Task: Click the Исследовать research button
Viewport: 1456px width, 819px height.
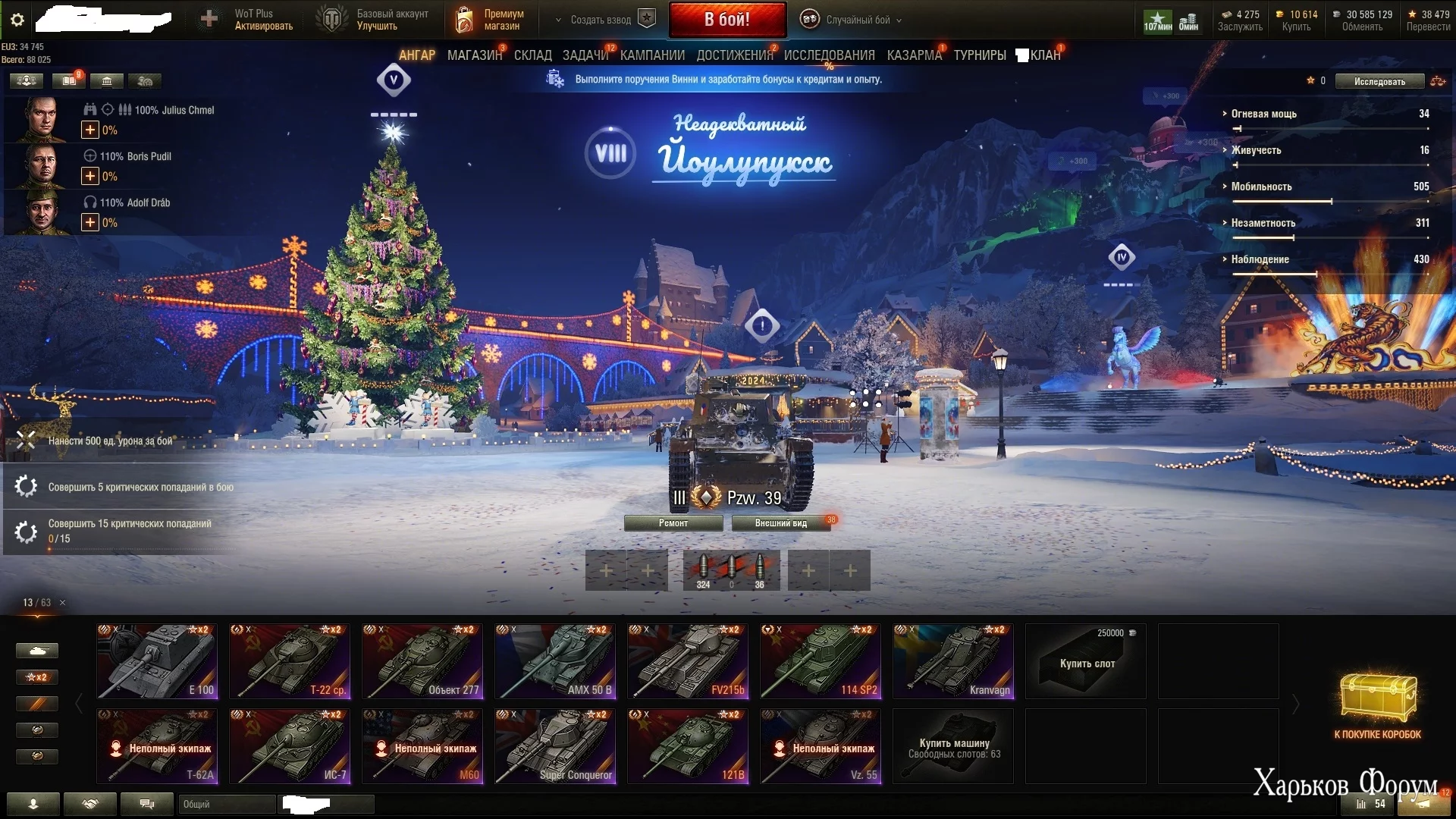Action: coord(1379,81)
